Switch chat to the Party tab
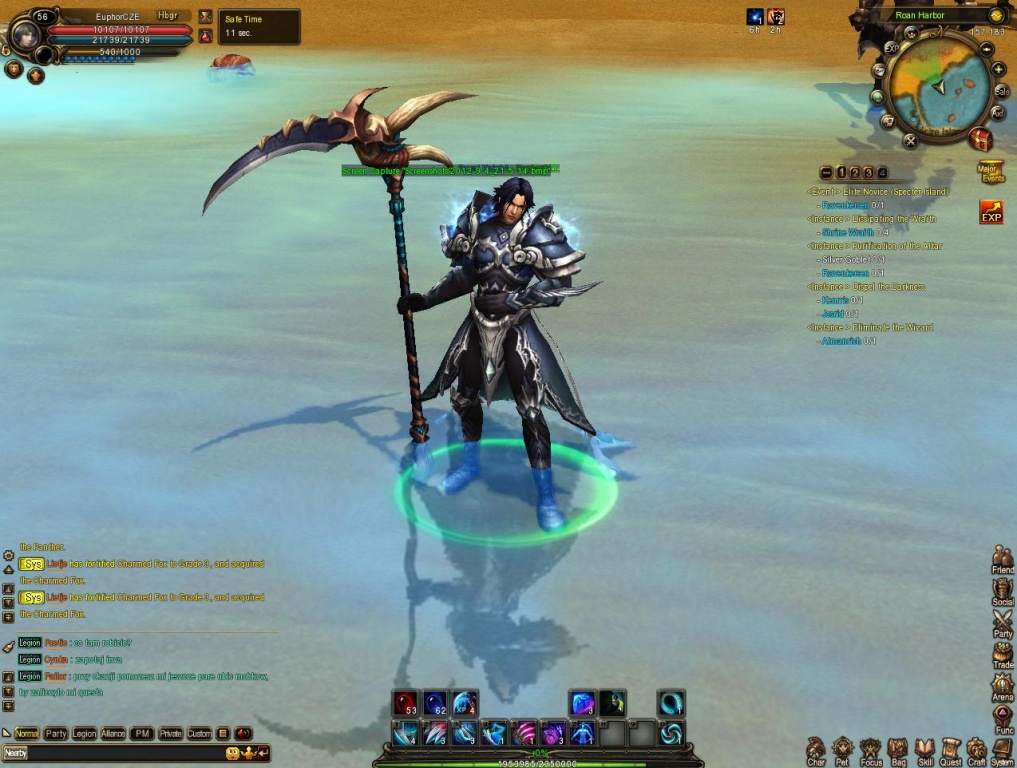Screen dimensions: 1017x768 coord(56,734)
